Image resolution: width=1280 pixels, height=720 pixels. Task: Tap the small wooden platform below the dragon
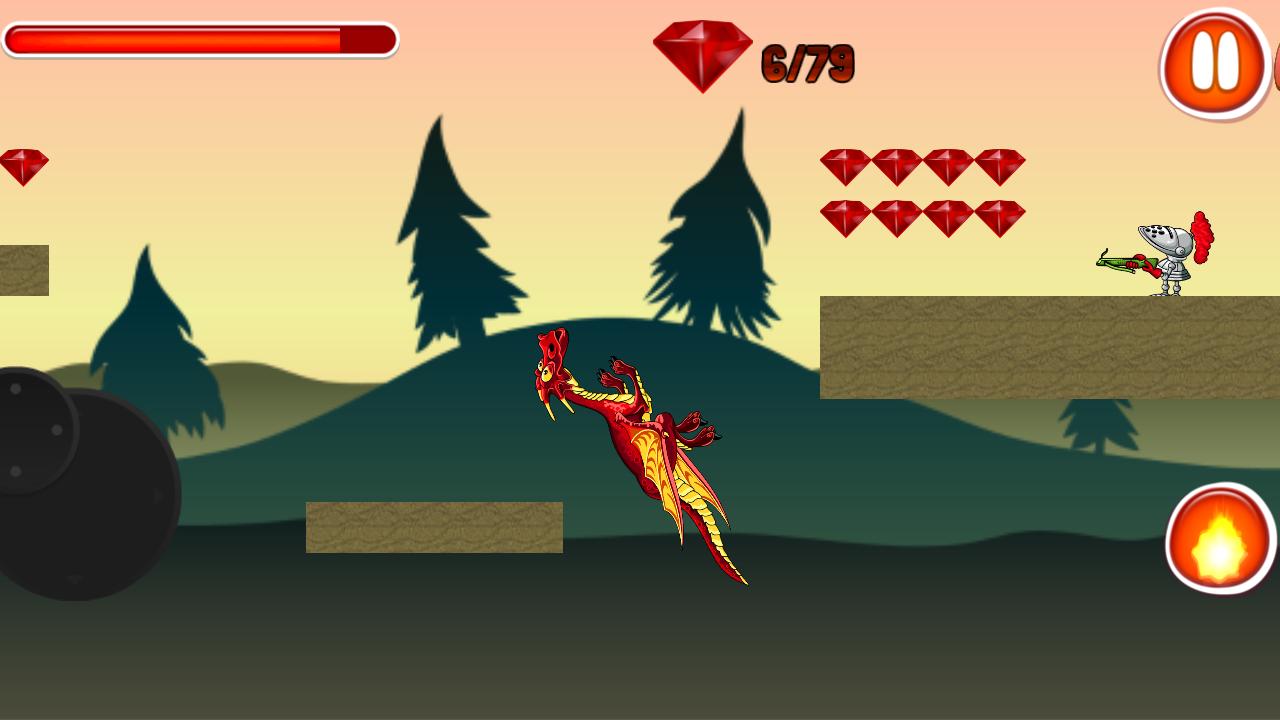click(435, 527)
